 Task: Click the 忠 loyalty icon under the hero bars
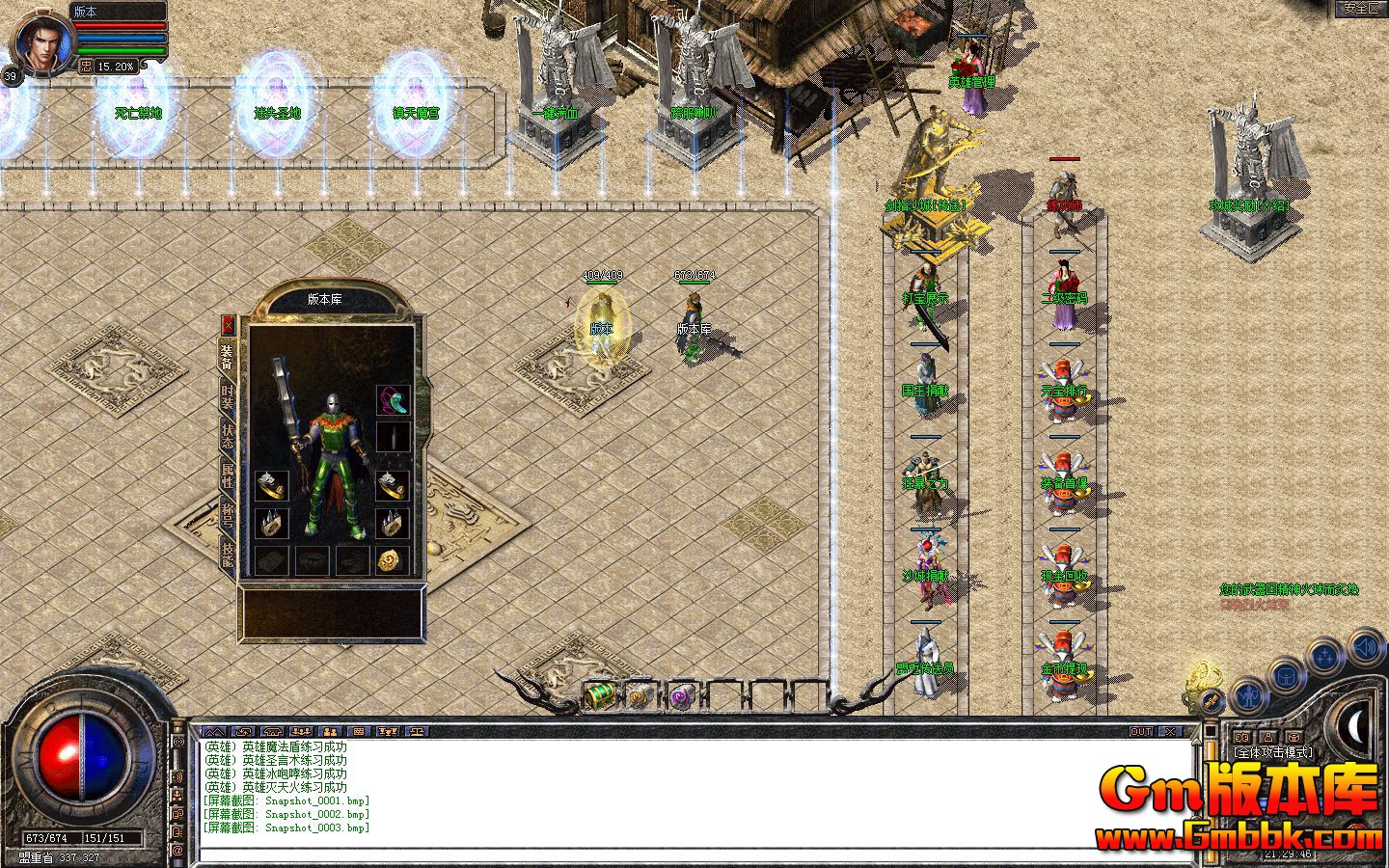pos(86,67)
